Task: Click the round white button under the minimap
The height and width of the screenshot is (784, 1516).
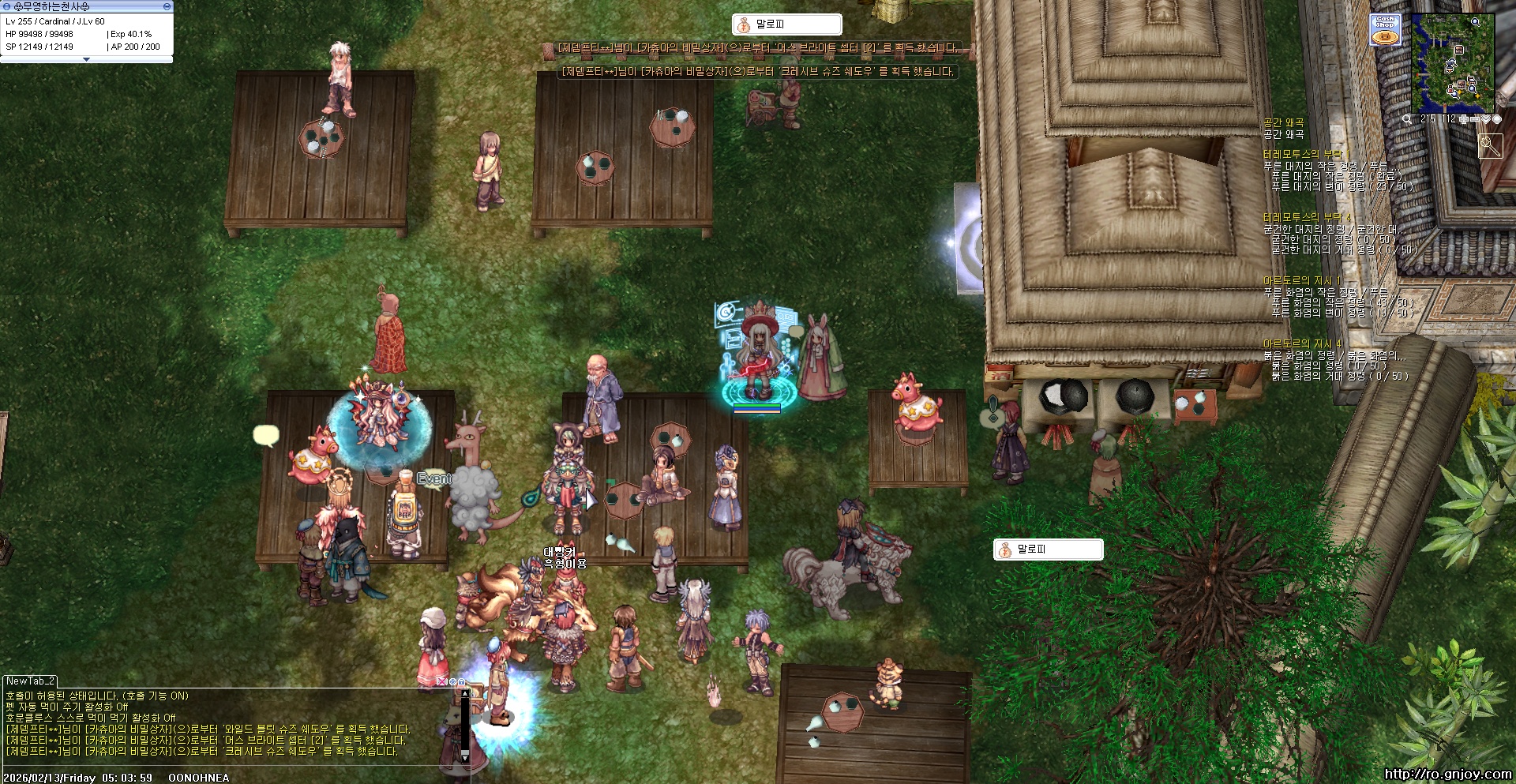Action: [x=1496, y=119]
